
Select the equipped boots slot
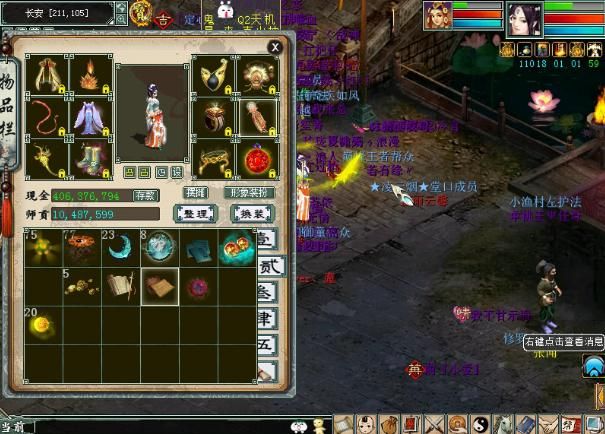pos(89,158)
